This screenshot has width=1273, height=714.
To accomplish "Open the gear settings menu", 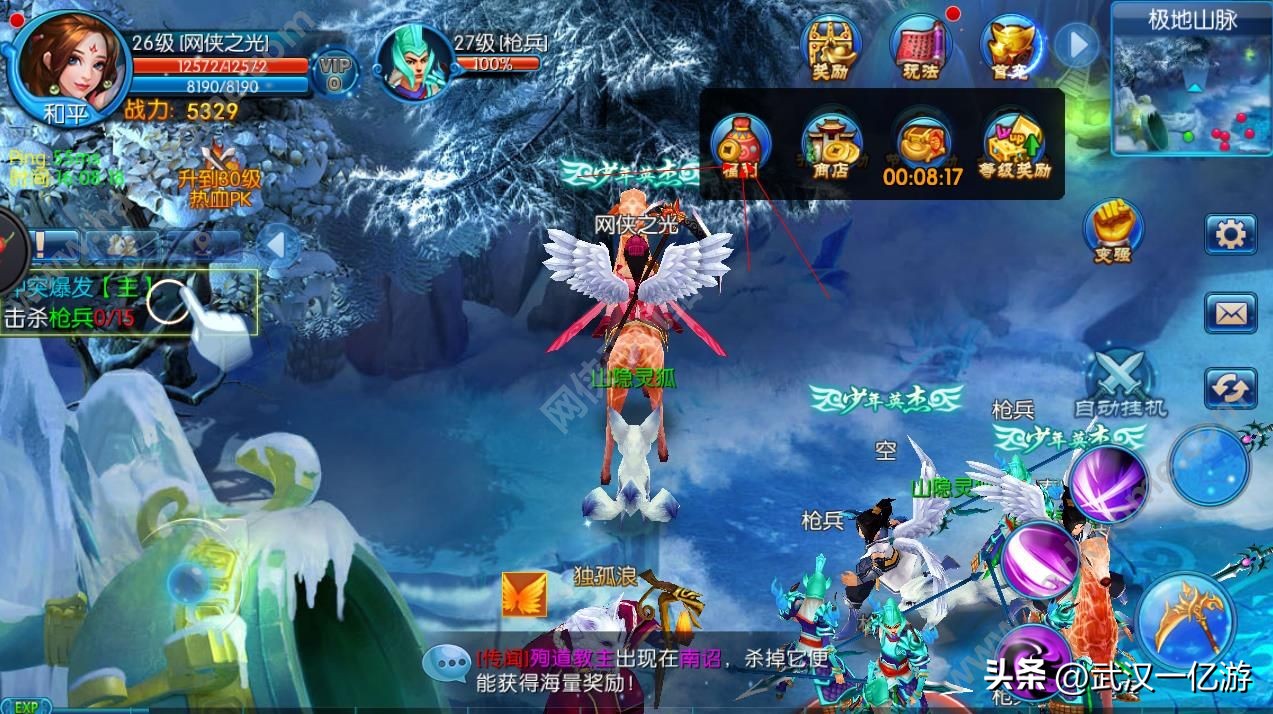I will tap(1229, 235).
